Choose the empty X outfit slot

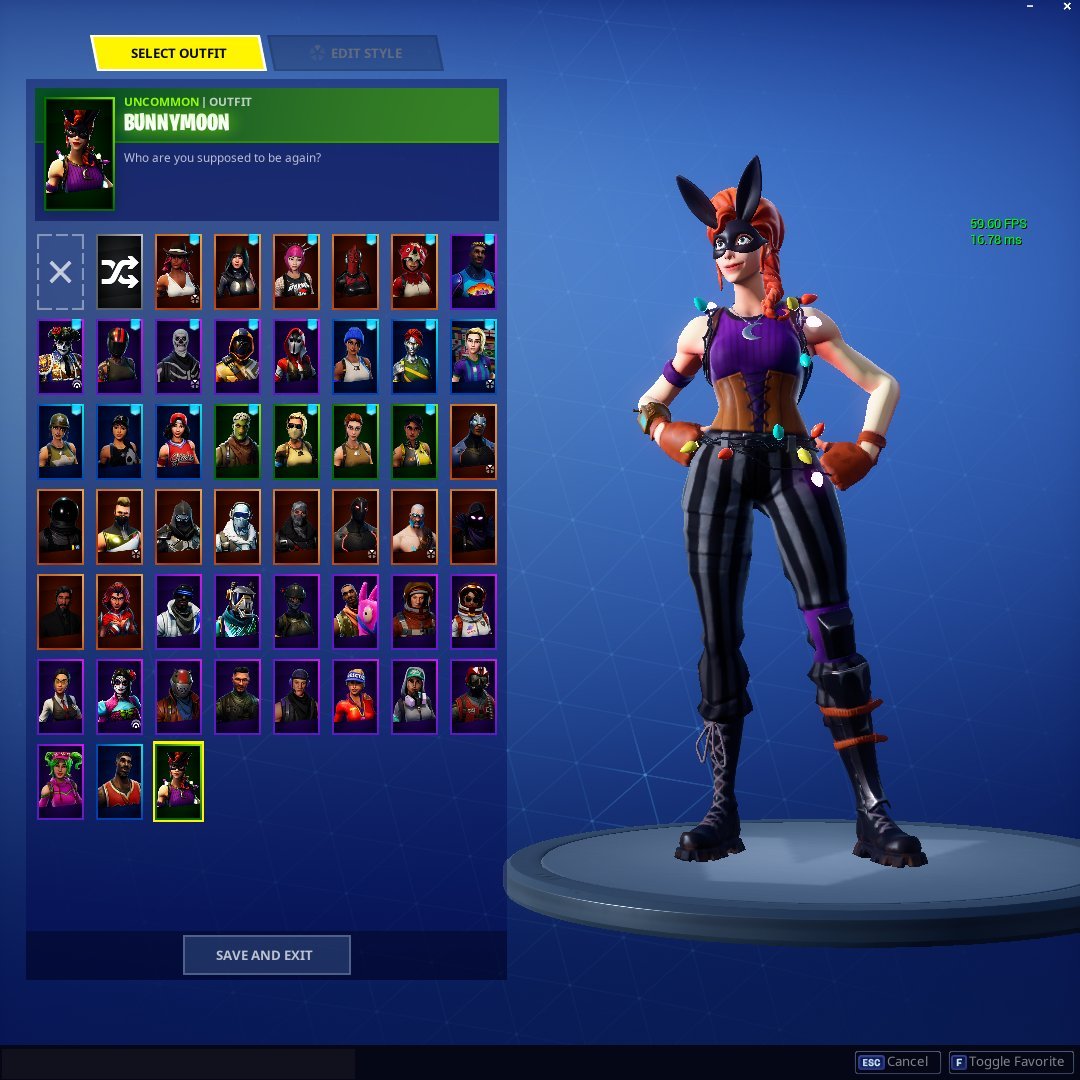coord(60,272)
